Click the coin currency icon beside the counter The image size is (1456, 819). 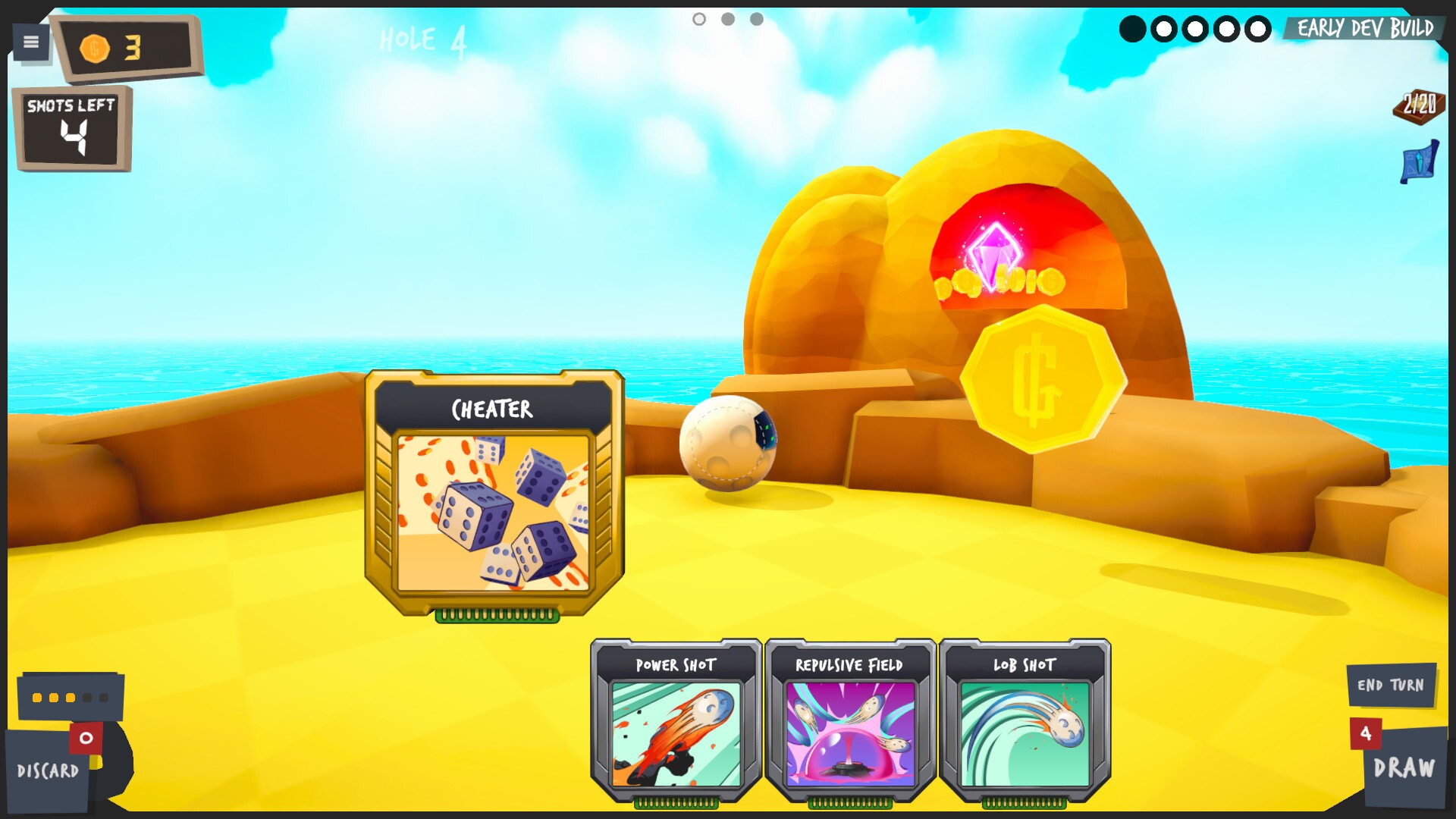[x=95, y=47]
